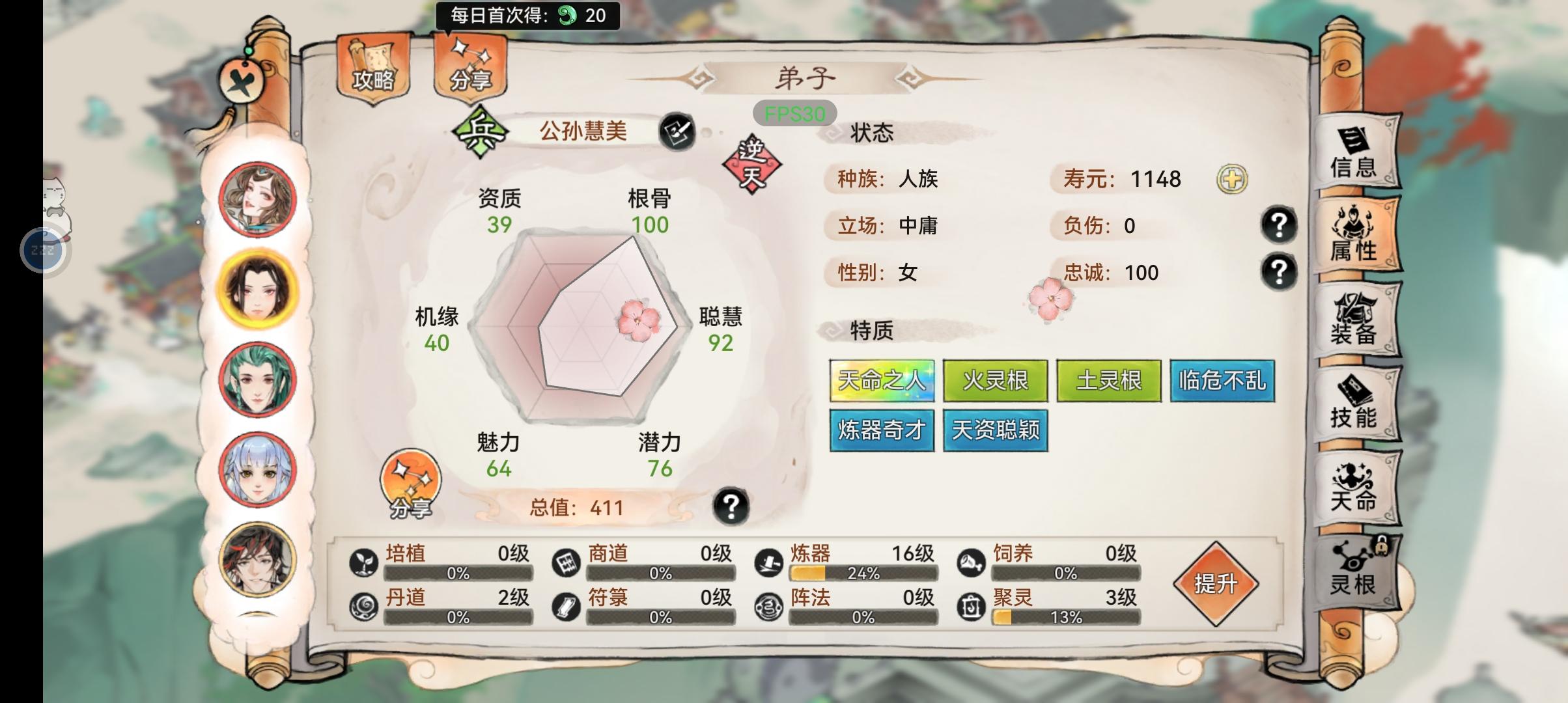
Task: Select the 阵法 formation skill icon
Action: point(770,607)
